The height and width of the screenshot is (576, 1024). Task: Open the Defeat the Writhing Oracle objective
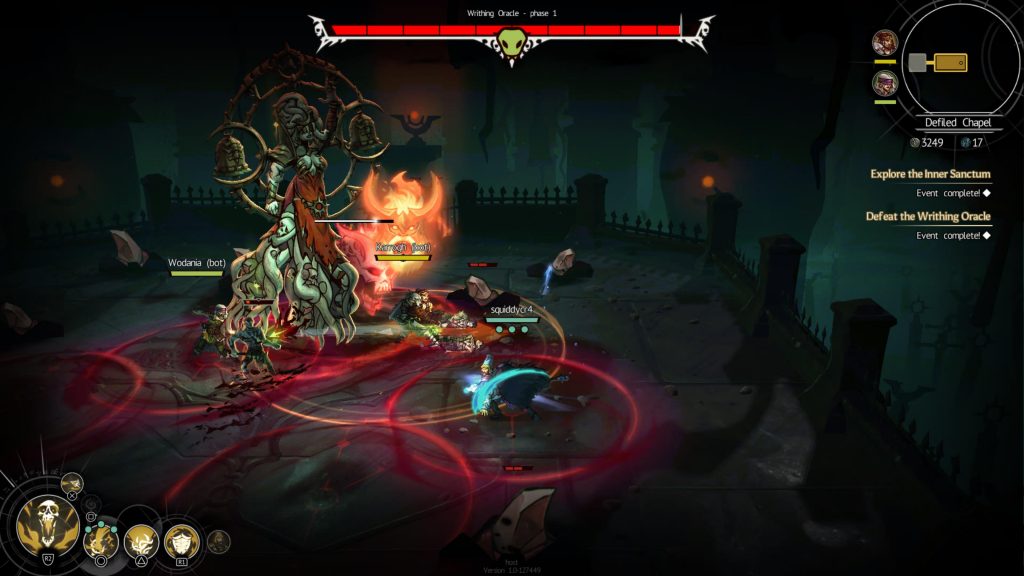click(927, 216)
